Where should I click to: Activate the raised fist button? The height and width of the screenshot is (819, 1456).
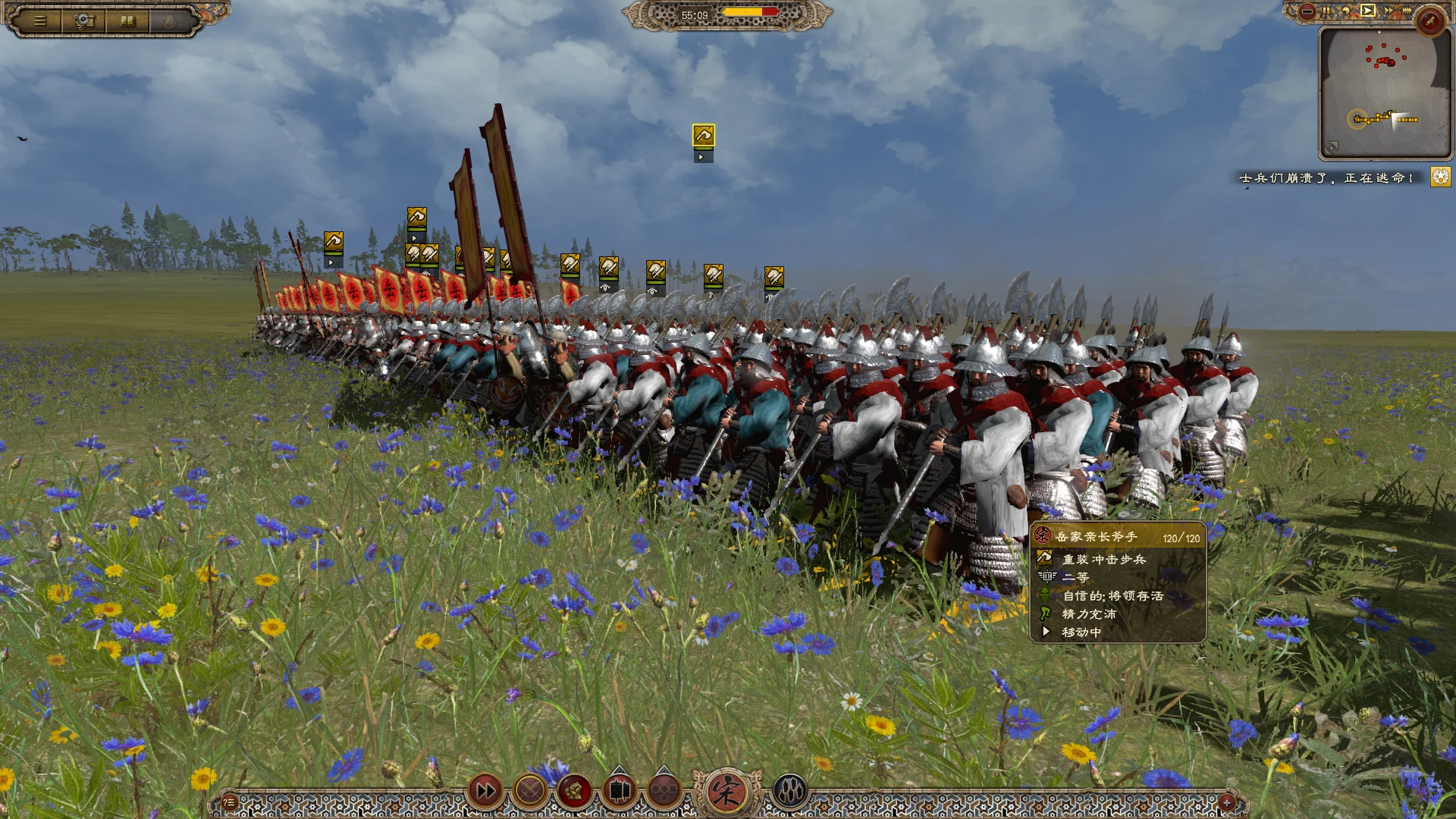click(x=574, y=792)
